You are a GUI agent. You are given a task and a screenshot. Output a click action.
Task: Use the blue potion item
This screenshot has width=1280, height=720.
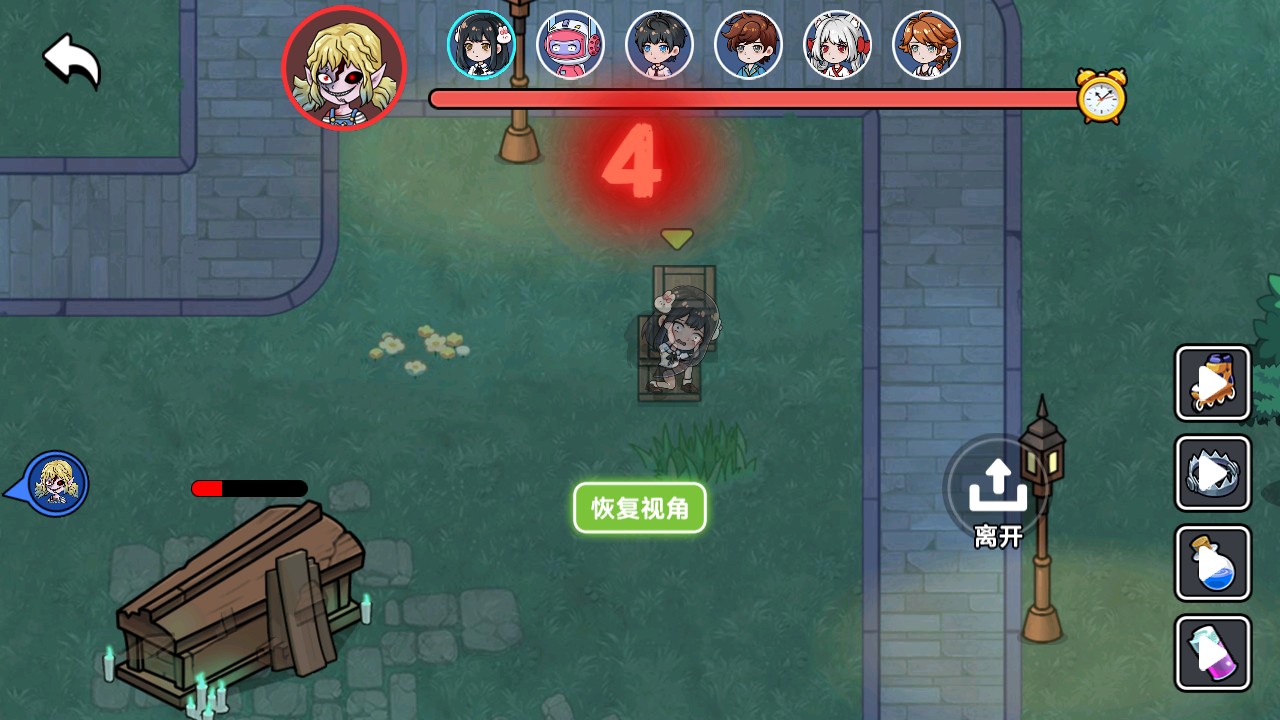click(x=1212, y=563)
